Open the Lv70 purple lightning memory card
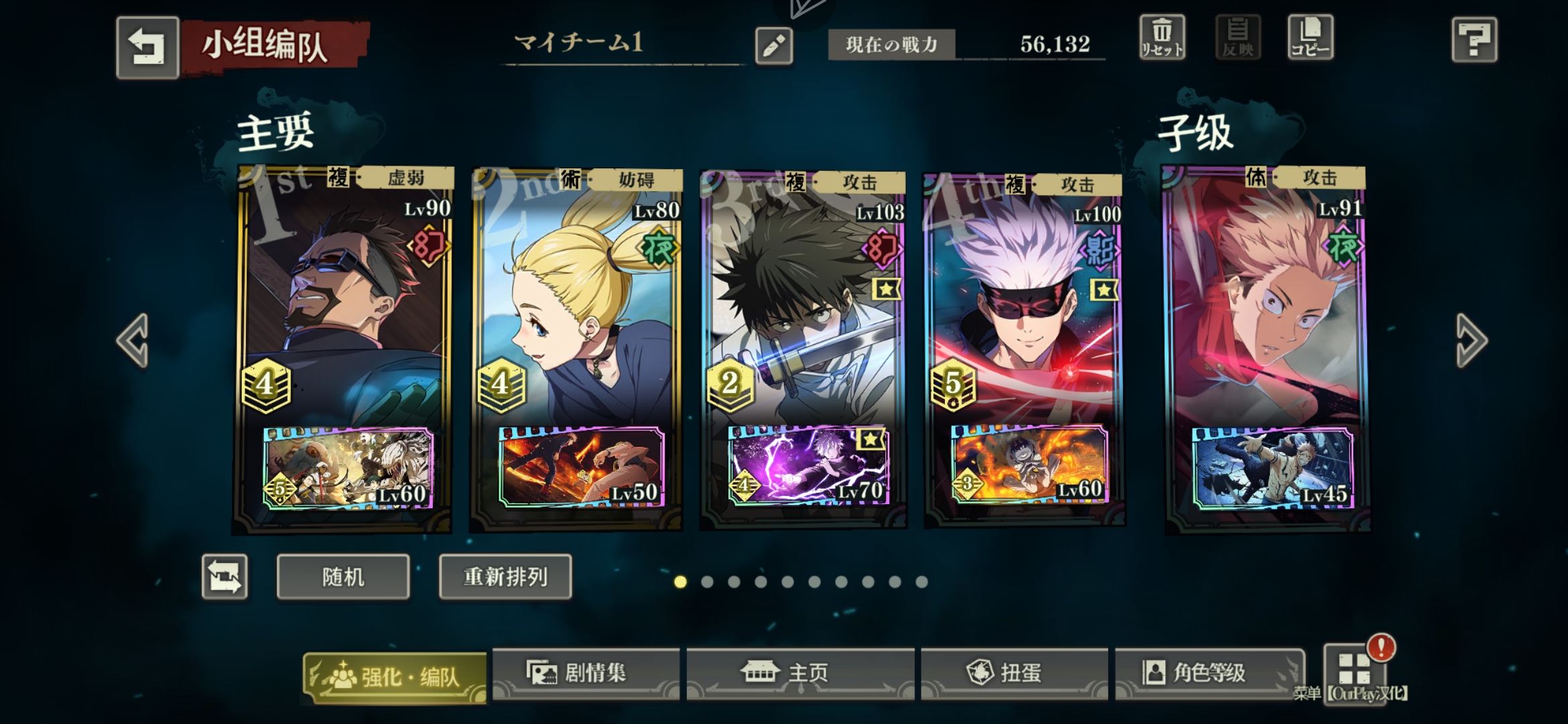1568x724 pixels. coord(808,465)
